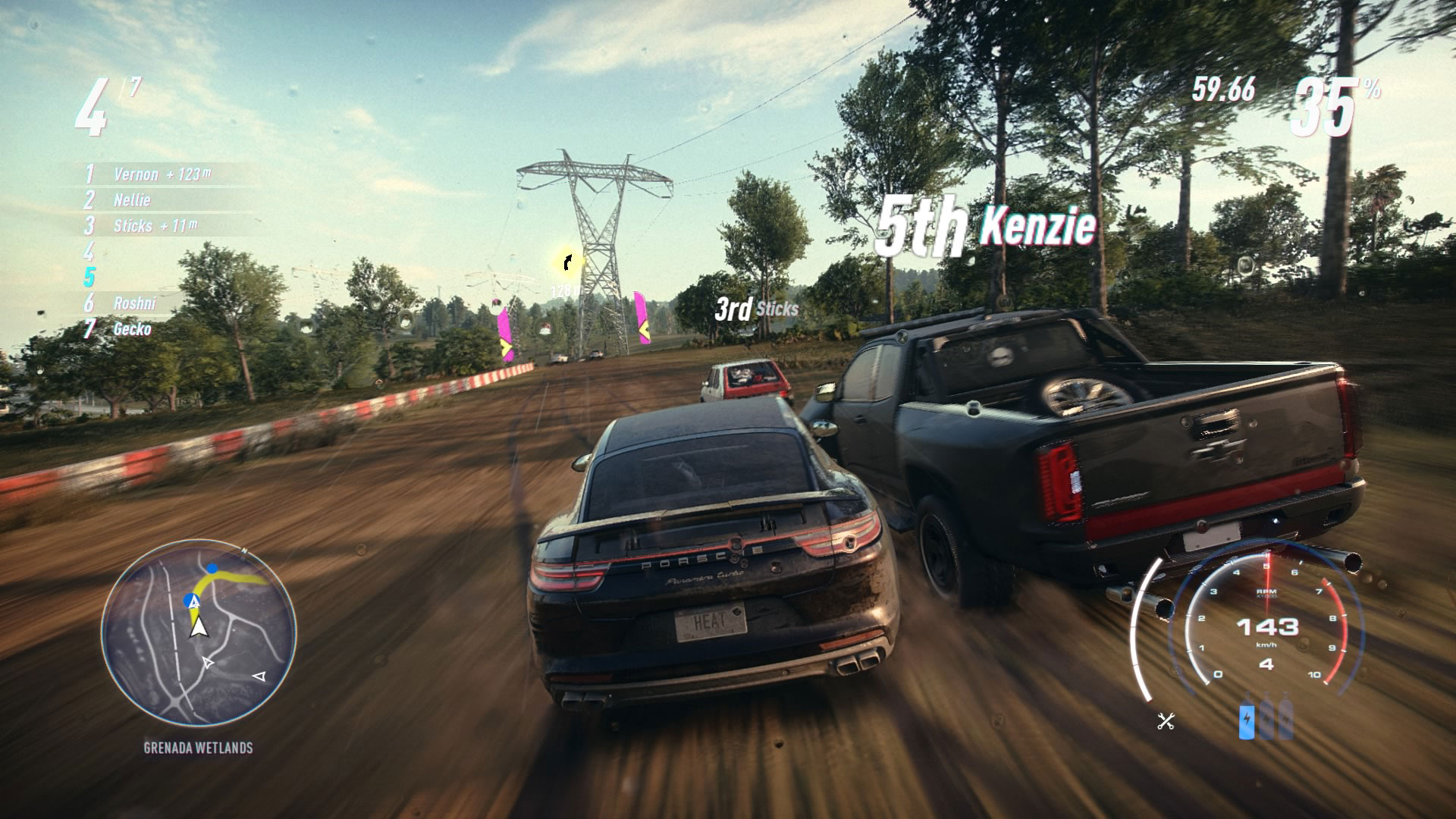Select Nellie in the race standings
The height and width of the screenshot is (819, 1456).
[132, 200]
